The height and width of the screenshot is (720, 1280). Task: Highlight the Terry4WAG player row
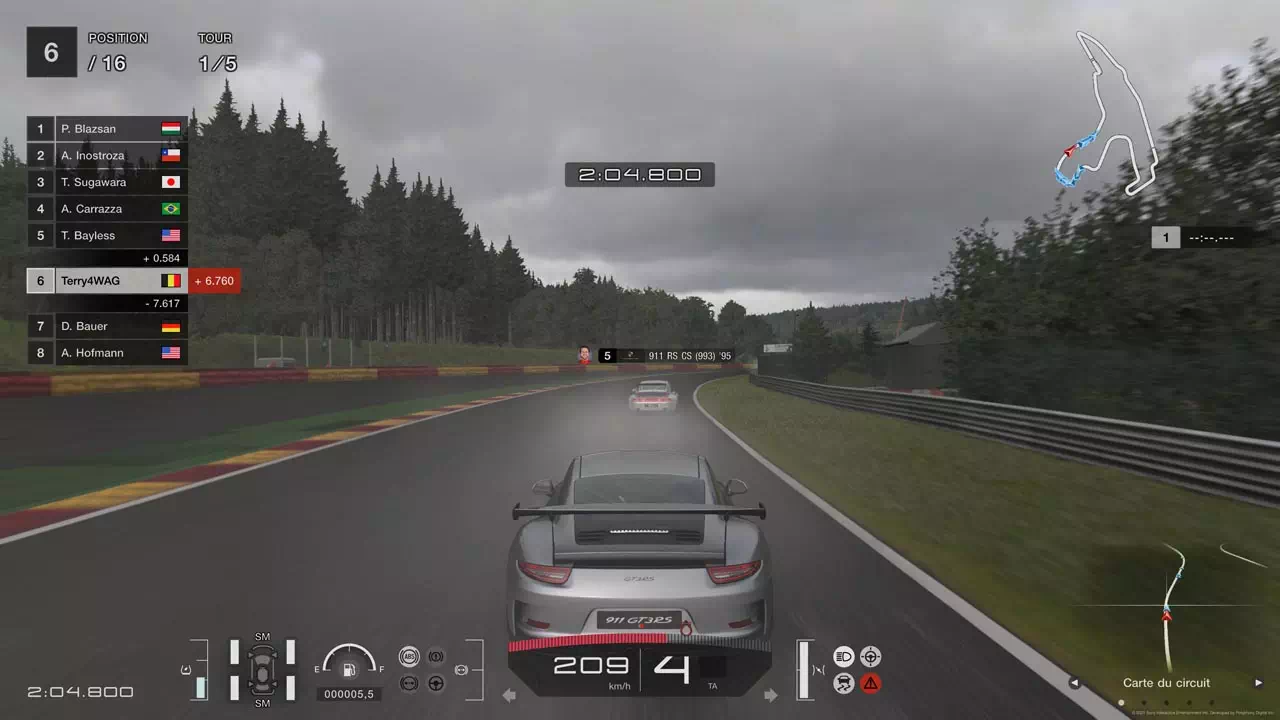(x=107, y=281)
